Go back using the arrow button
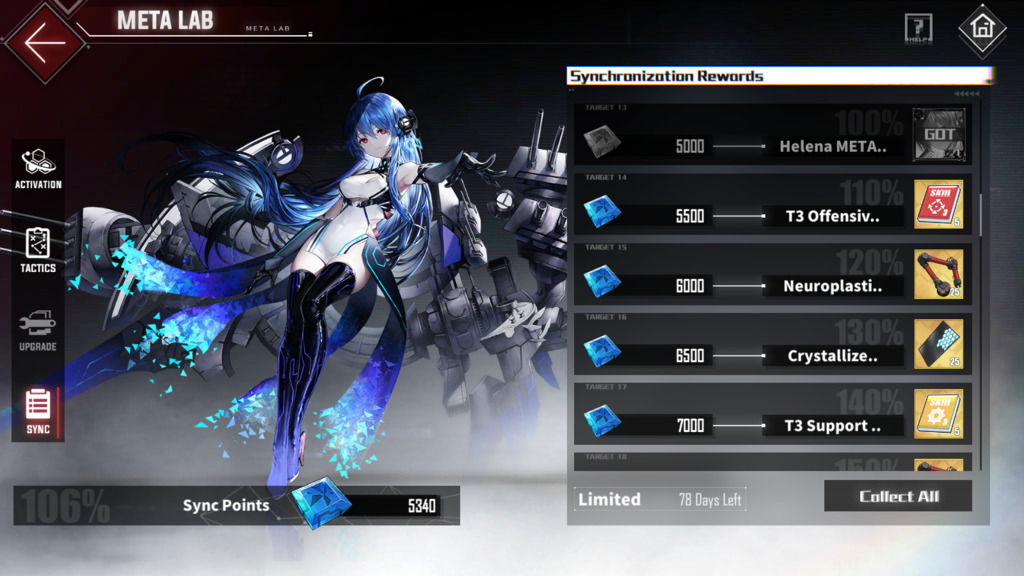Viewport: 1024px width, 576px height. pyautogui.click(x=42, y=43)
